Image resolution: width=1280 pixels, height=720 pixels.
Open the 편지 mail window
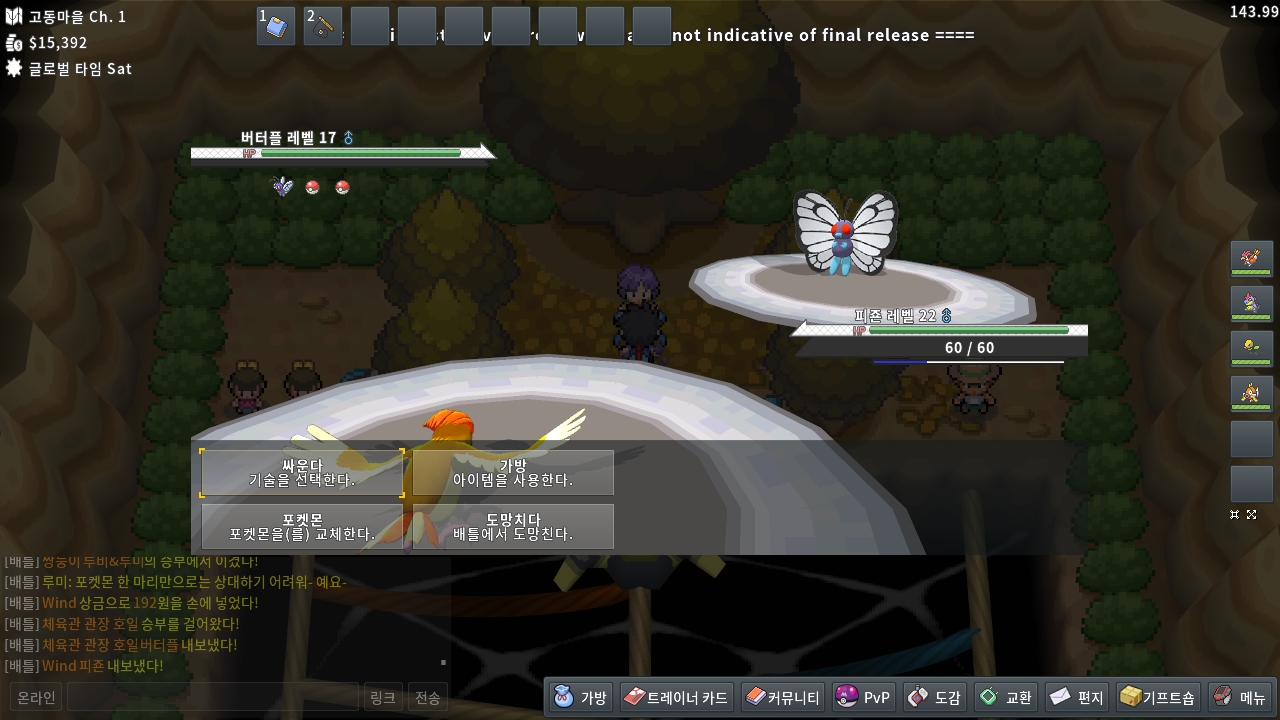point(1077,697)
